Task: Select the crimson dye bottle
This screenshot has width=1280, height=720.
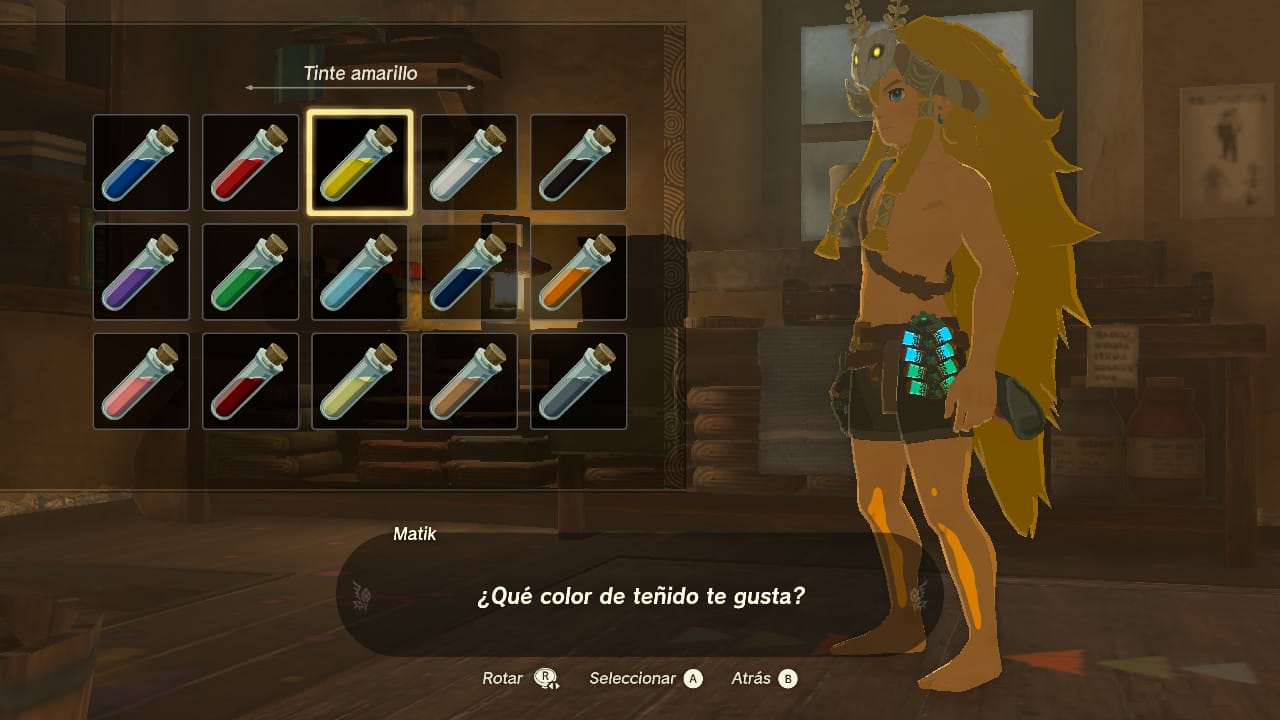Action: tap(250, 380)
